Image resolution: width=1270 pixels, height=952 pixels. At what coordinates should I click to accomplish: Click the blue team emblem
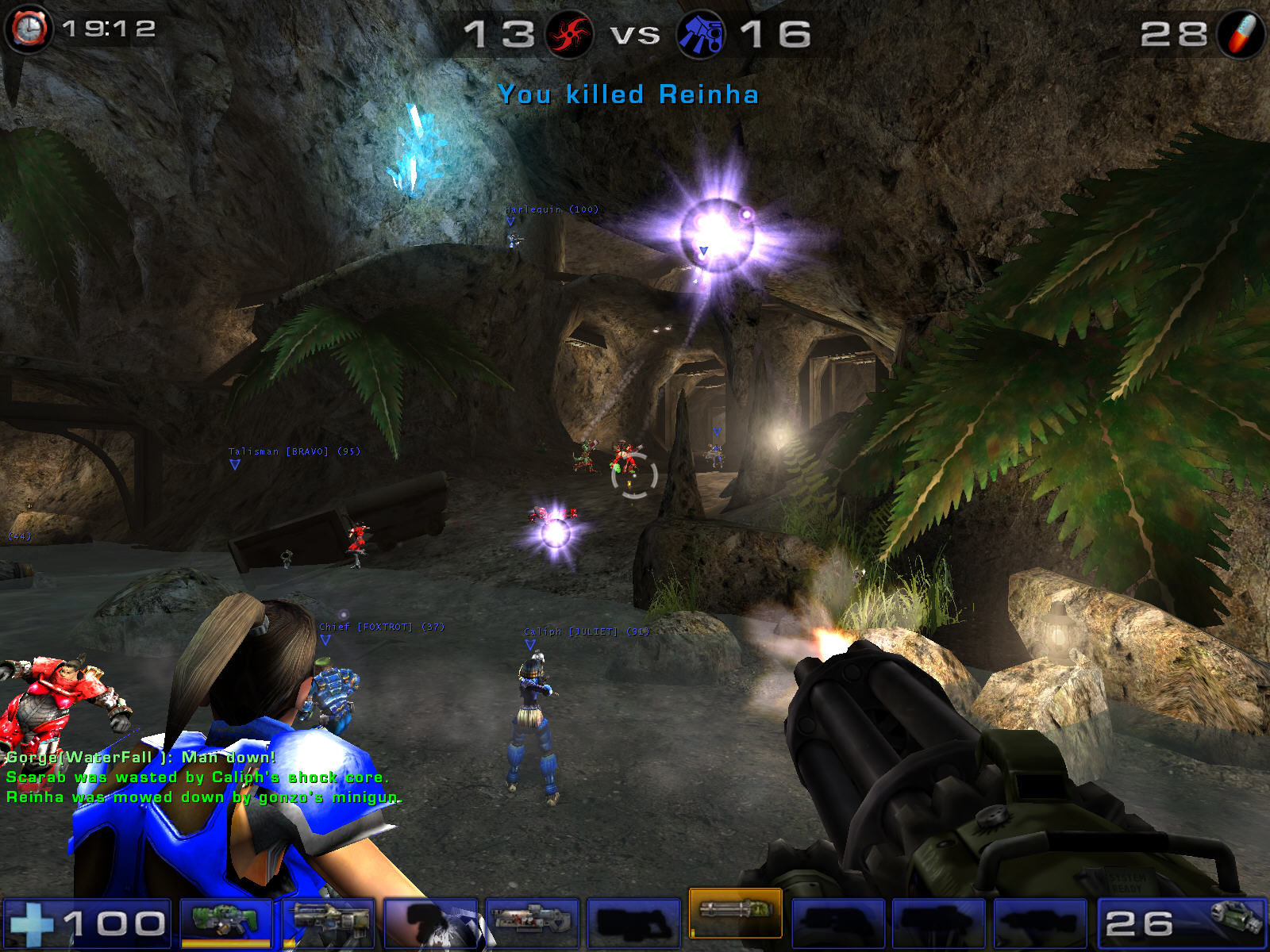click(700, 34)
